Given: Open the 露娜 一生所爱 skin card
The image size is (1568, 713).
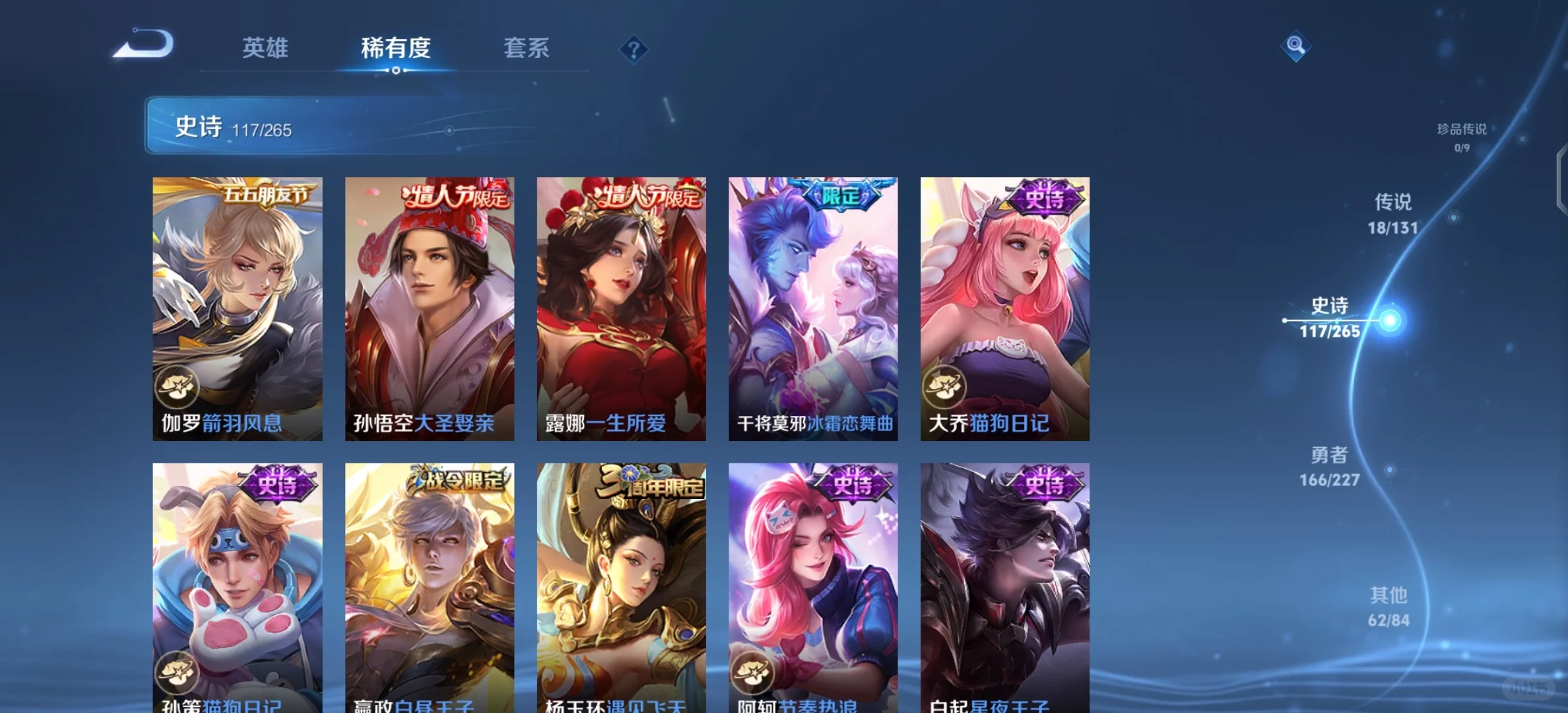Looking at the screenshot, I should [621, 308].
